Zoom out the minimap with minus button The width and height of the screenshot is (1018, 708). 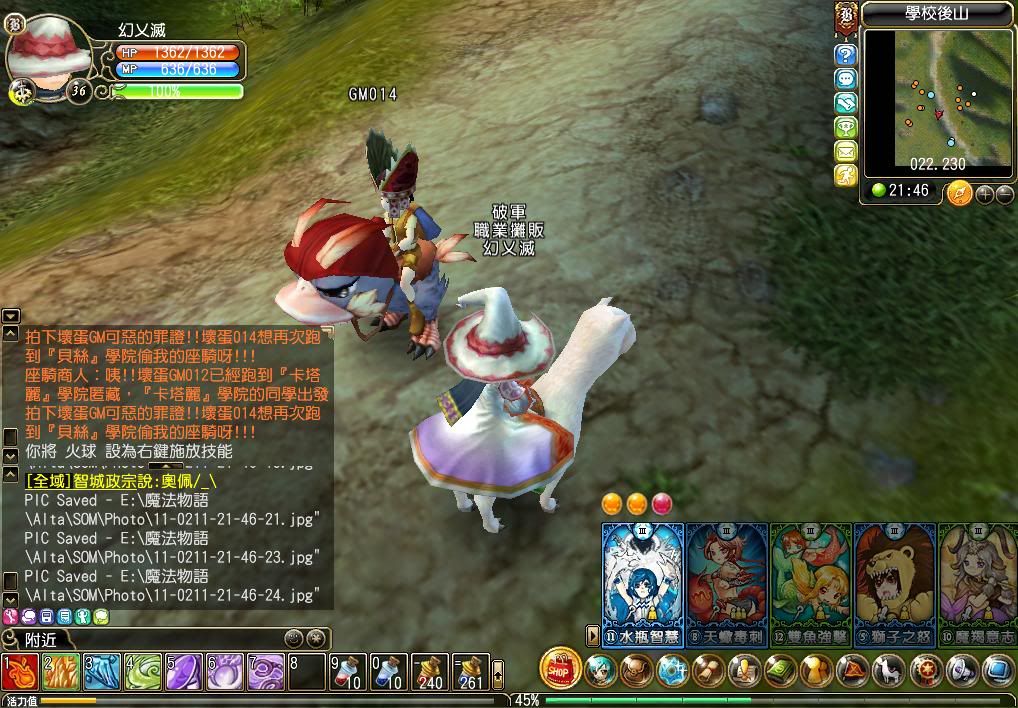(1004, 193)
